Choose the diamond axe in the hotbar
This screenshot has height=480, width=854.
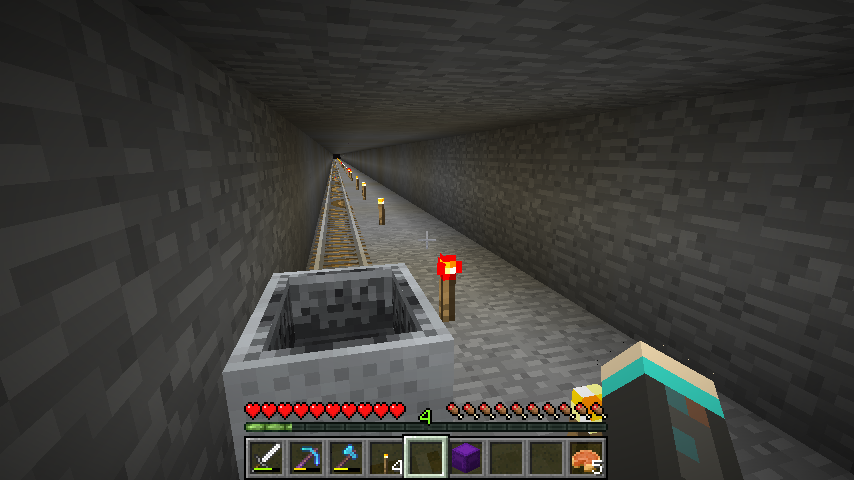346,459
